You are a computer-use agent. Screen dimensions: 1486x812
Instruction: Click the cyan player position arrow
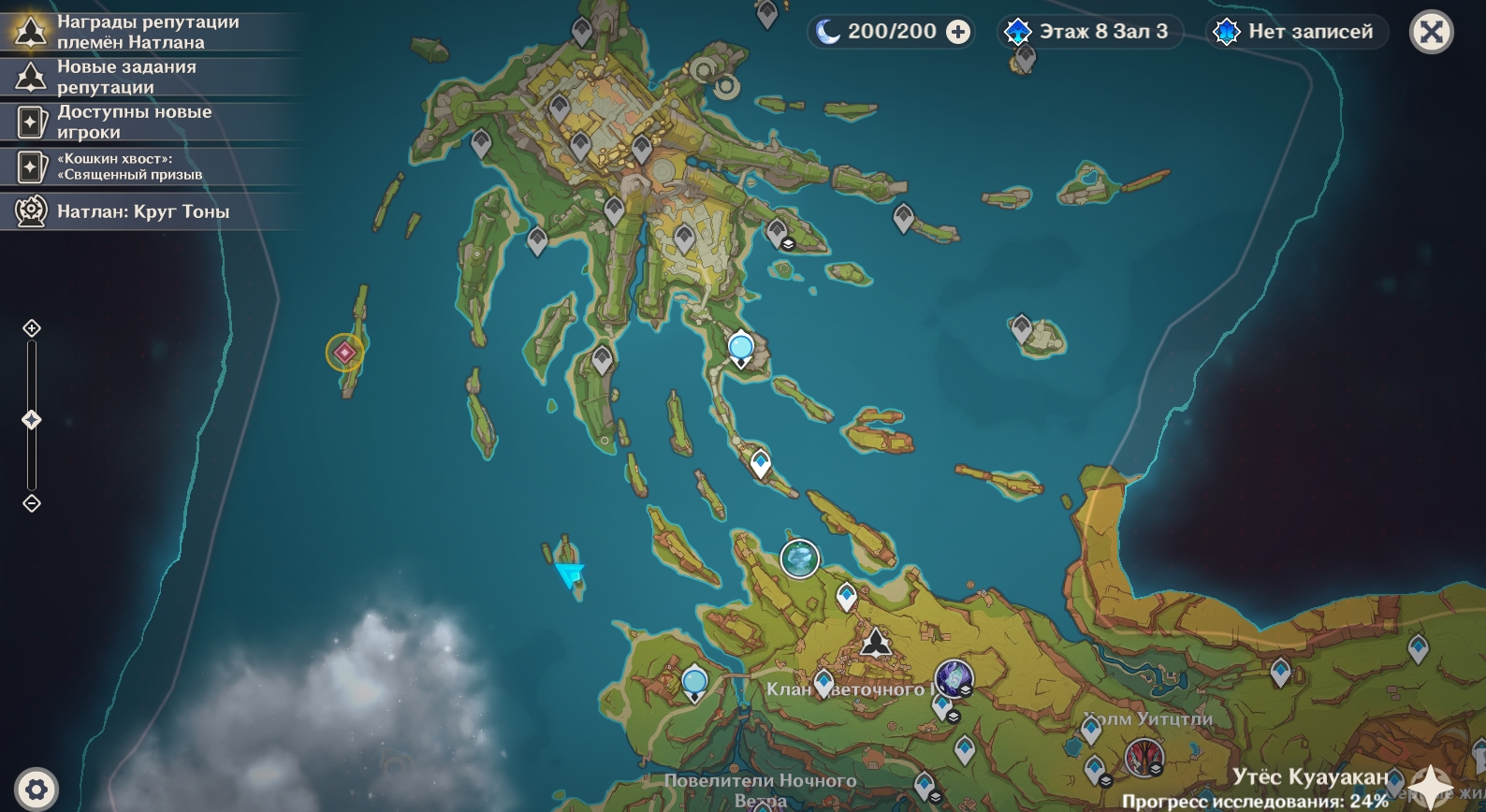569,573
